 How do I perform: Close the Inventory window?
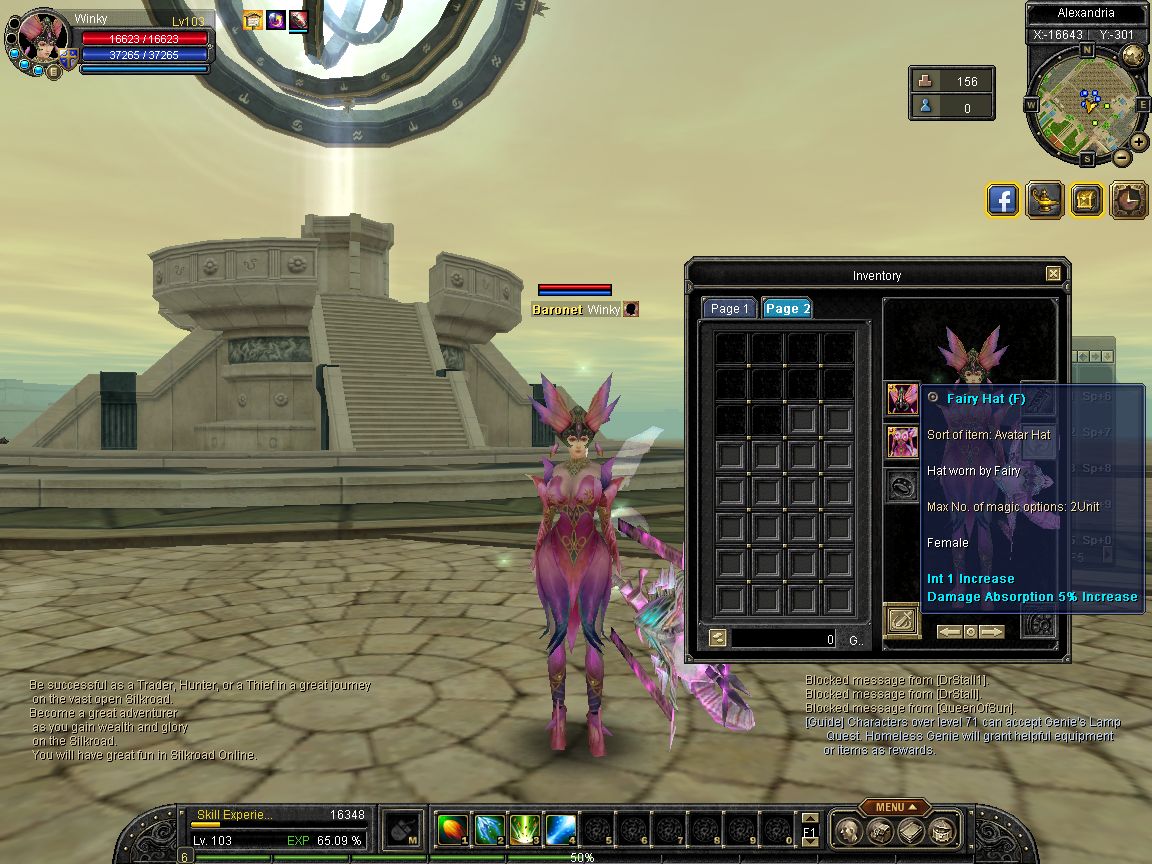pyautogui.click(x=1053, y=274)
